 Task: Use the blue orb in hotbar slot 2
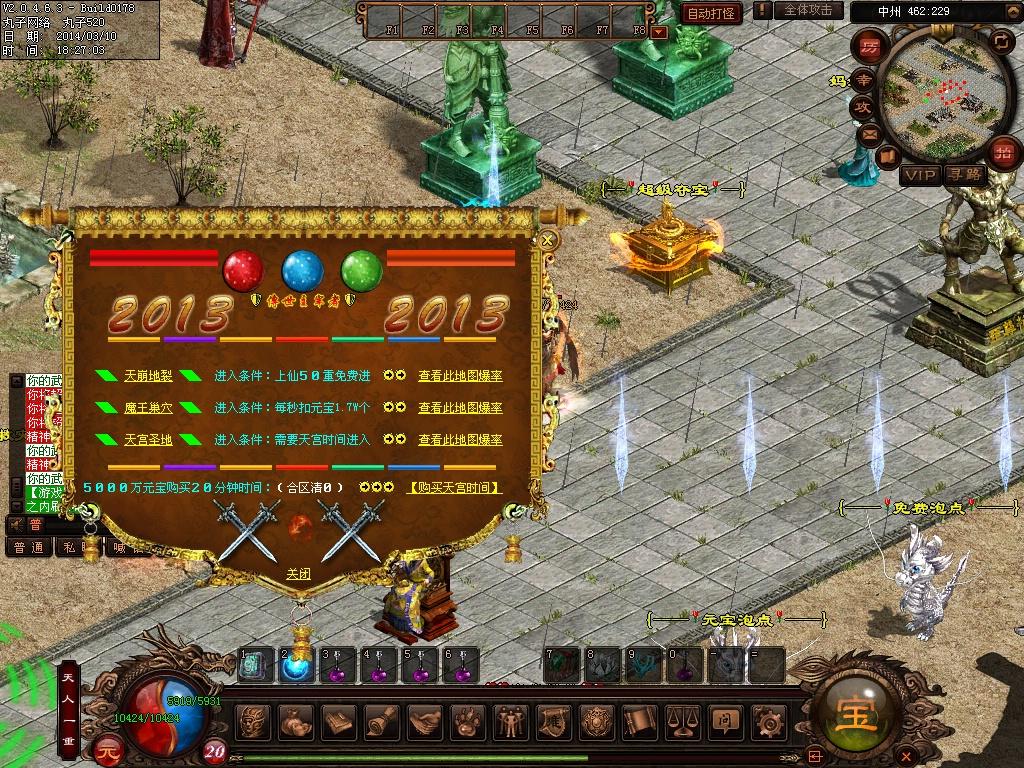click(296, 667)
